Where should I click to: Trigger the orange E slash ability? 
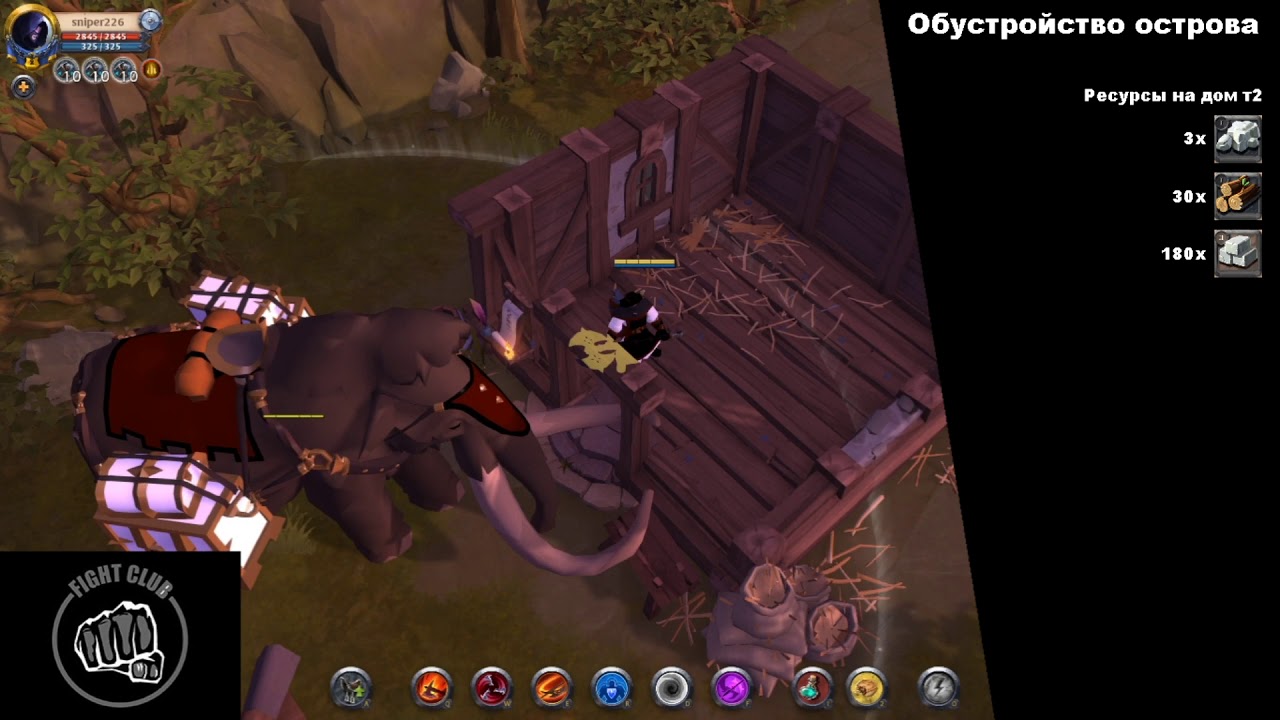pos(552,688)
